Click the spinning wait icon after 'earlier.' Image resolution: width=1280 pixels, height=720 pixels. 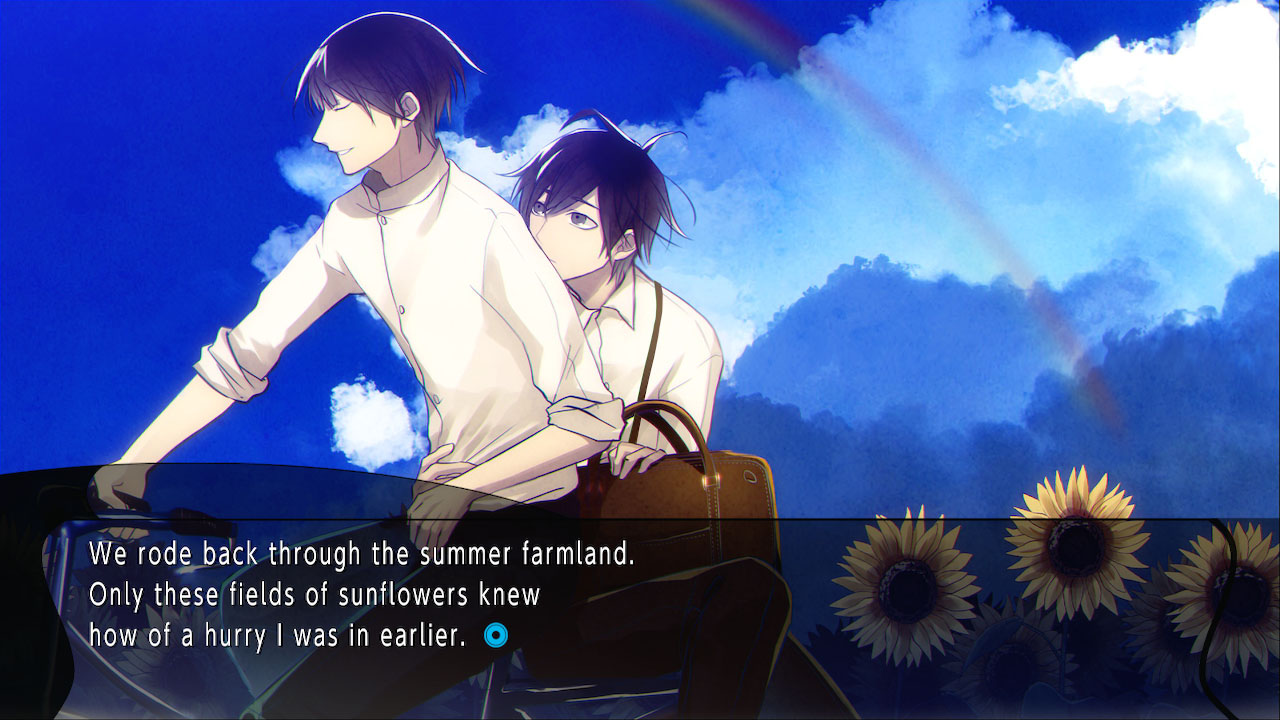pyautogui.click(x=498, y=633)
